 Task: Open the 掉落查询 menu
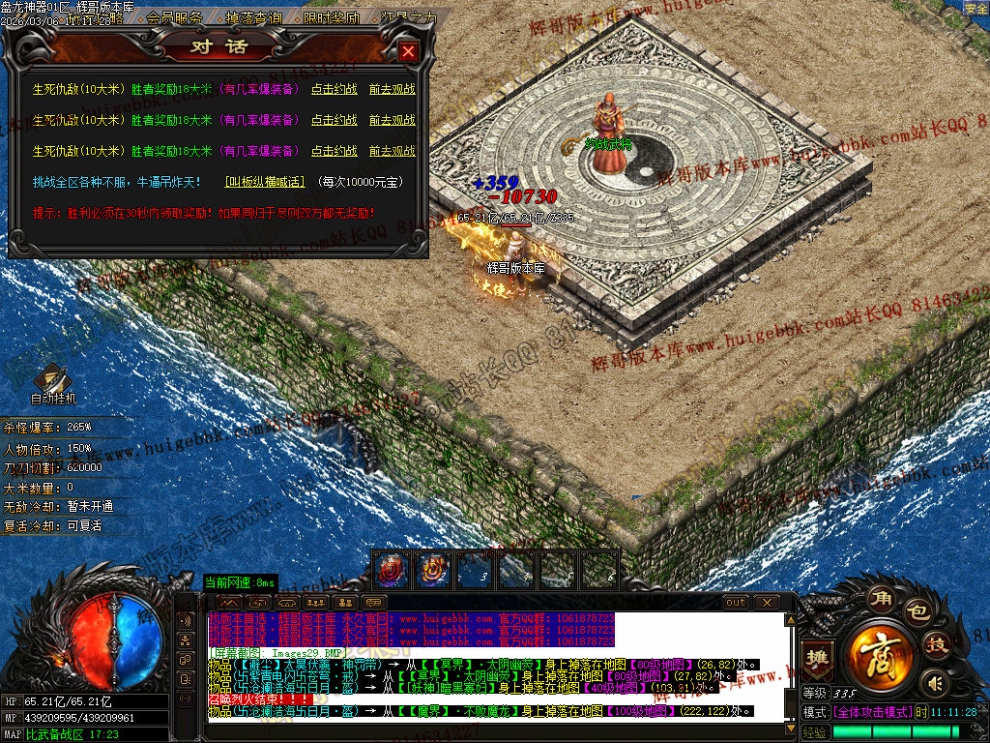coord(254,18)
